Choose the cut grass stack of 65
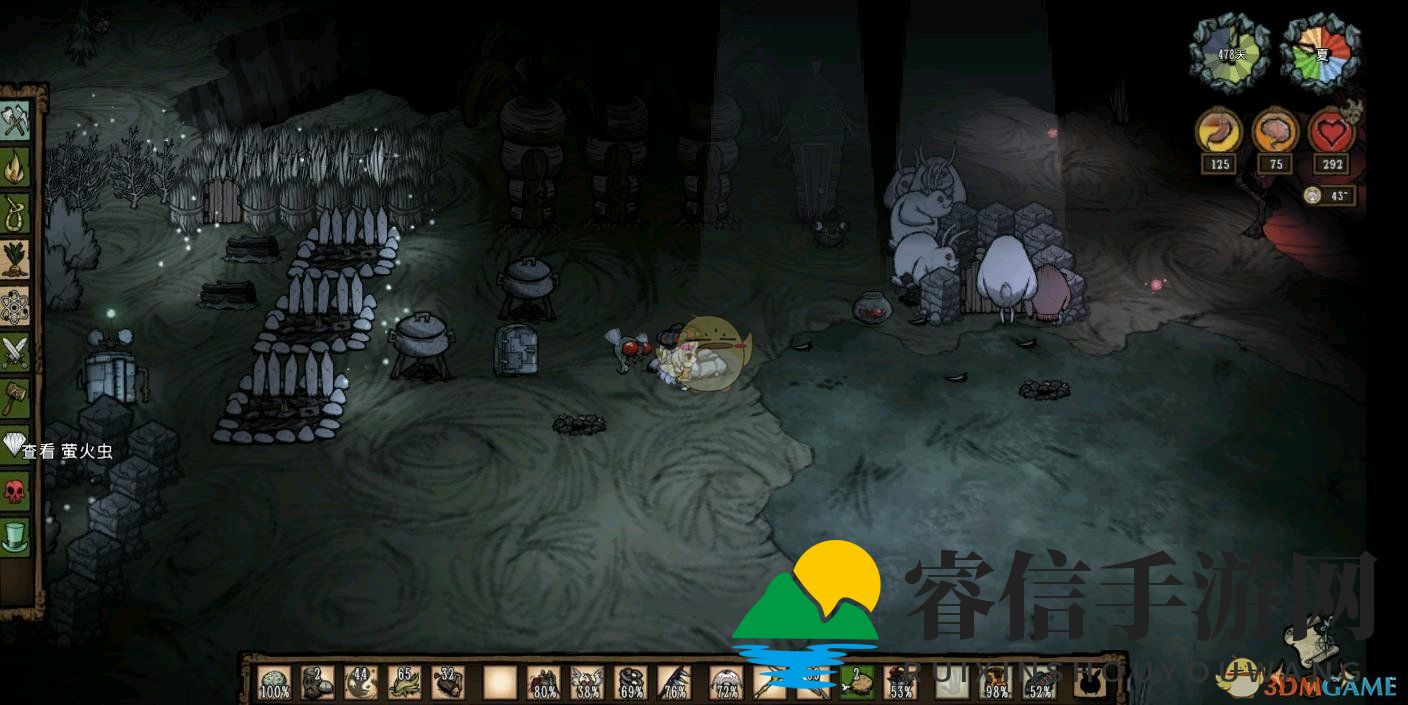Image resolution: width=1408 pixels, height=705 pixels. (x=404, y=681)
